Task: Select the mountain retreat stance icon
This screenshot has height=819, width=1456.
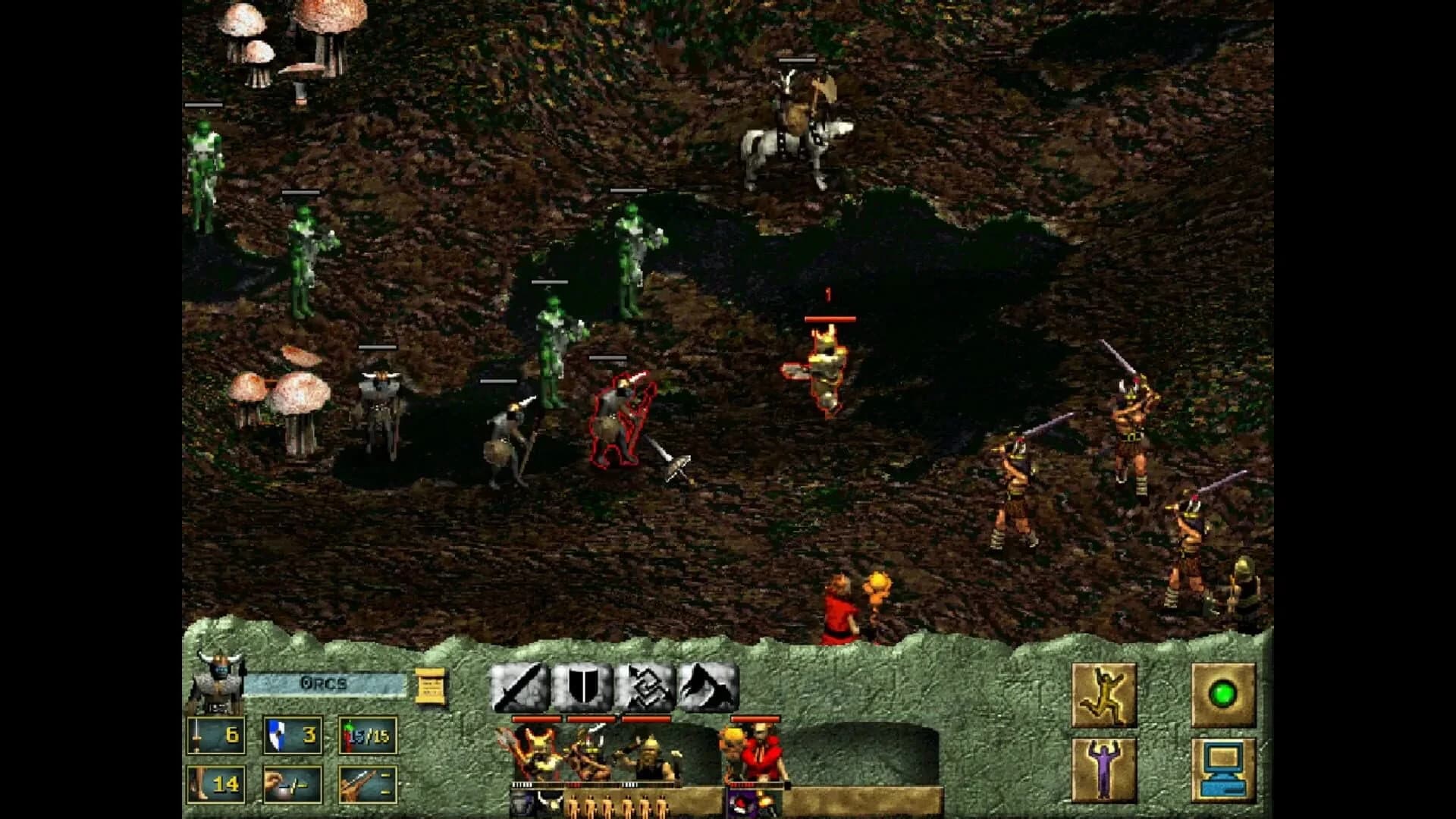Action: pos(712,686)
